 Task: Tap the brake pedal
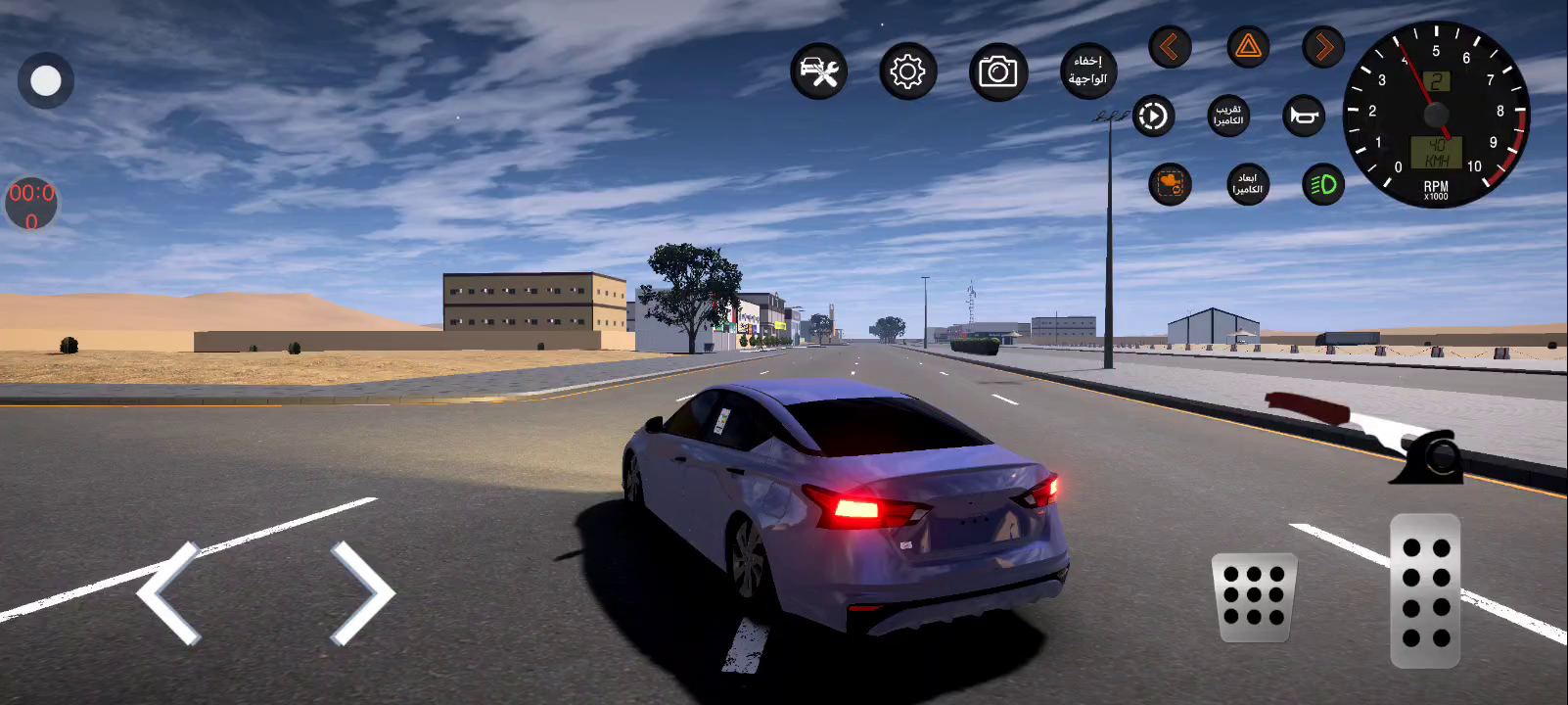tap(1254, 597)
